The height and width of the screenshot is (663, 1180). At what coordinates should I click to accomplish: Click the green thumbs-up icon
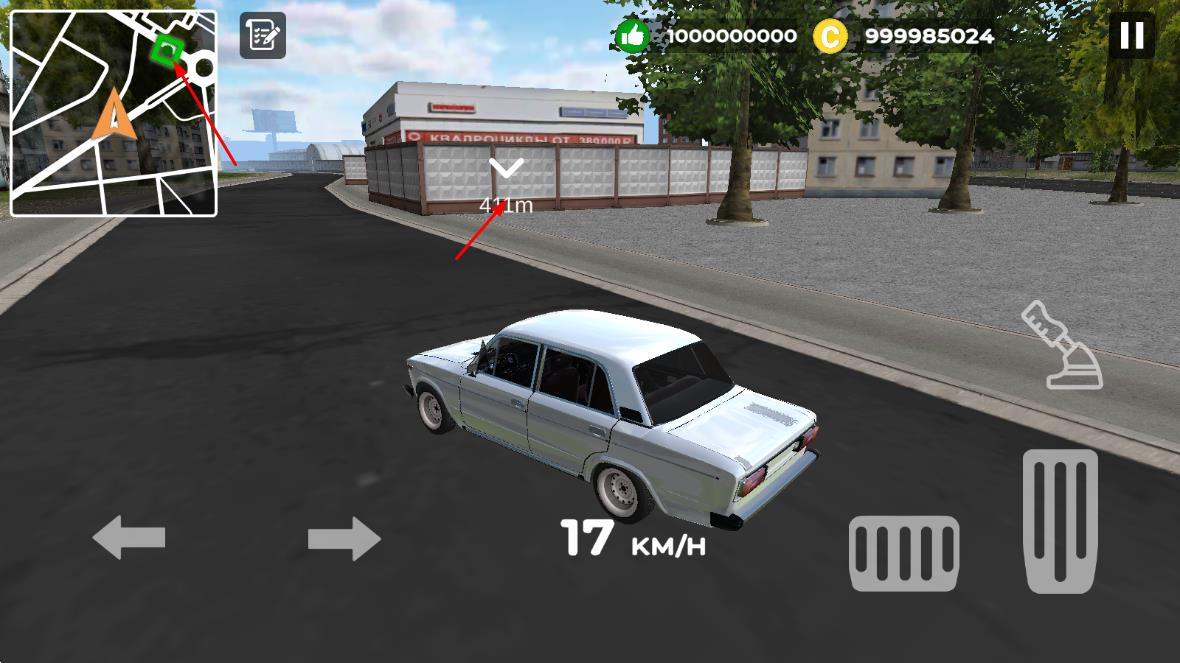click(x=632, y=37)
